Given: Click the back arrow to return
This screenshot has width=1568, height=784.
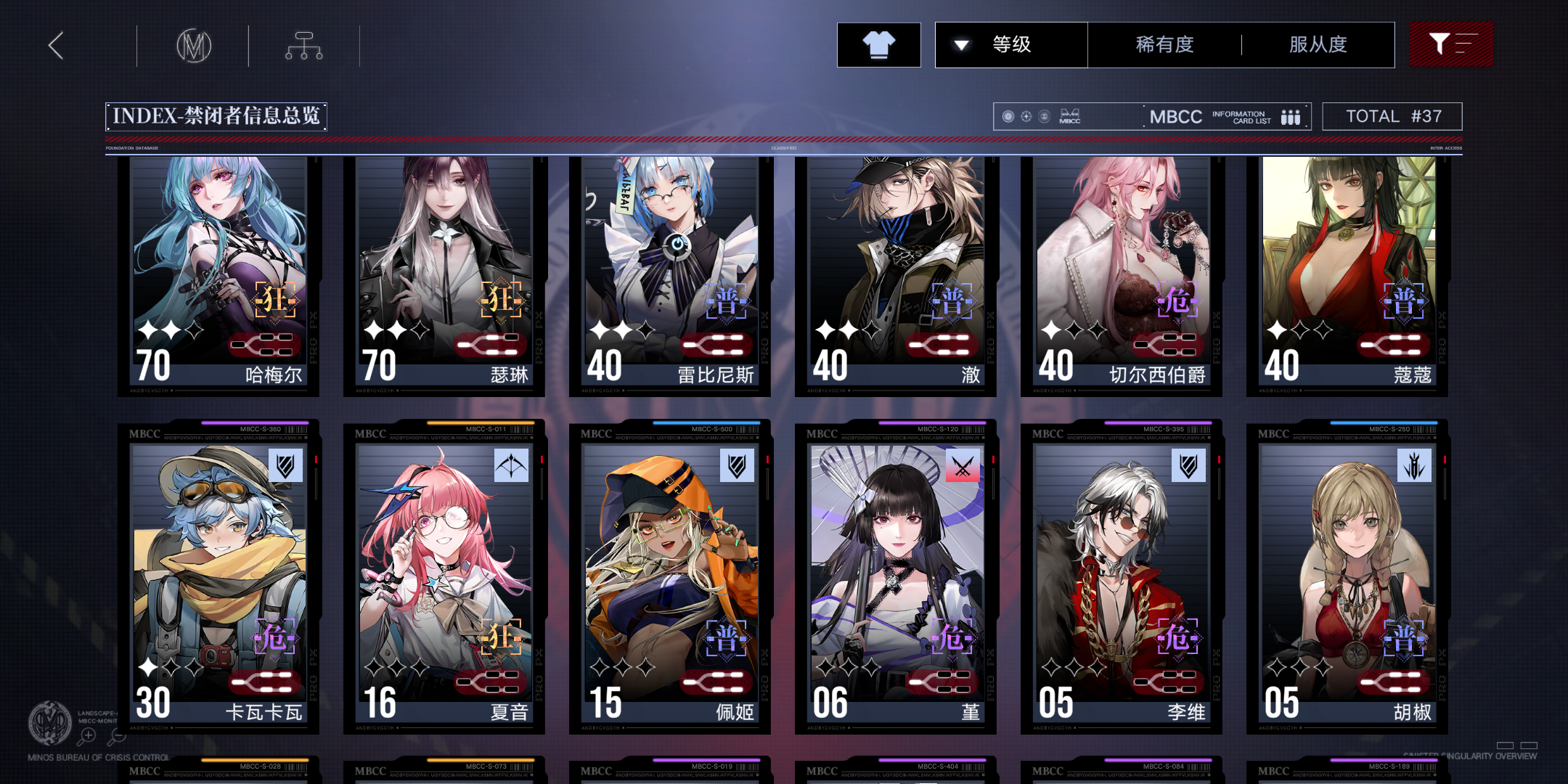Looking at the screenshot, I should point(54,44).
